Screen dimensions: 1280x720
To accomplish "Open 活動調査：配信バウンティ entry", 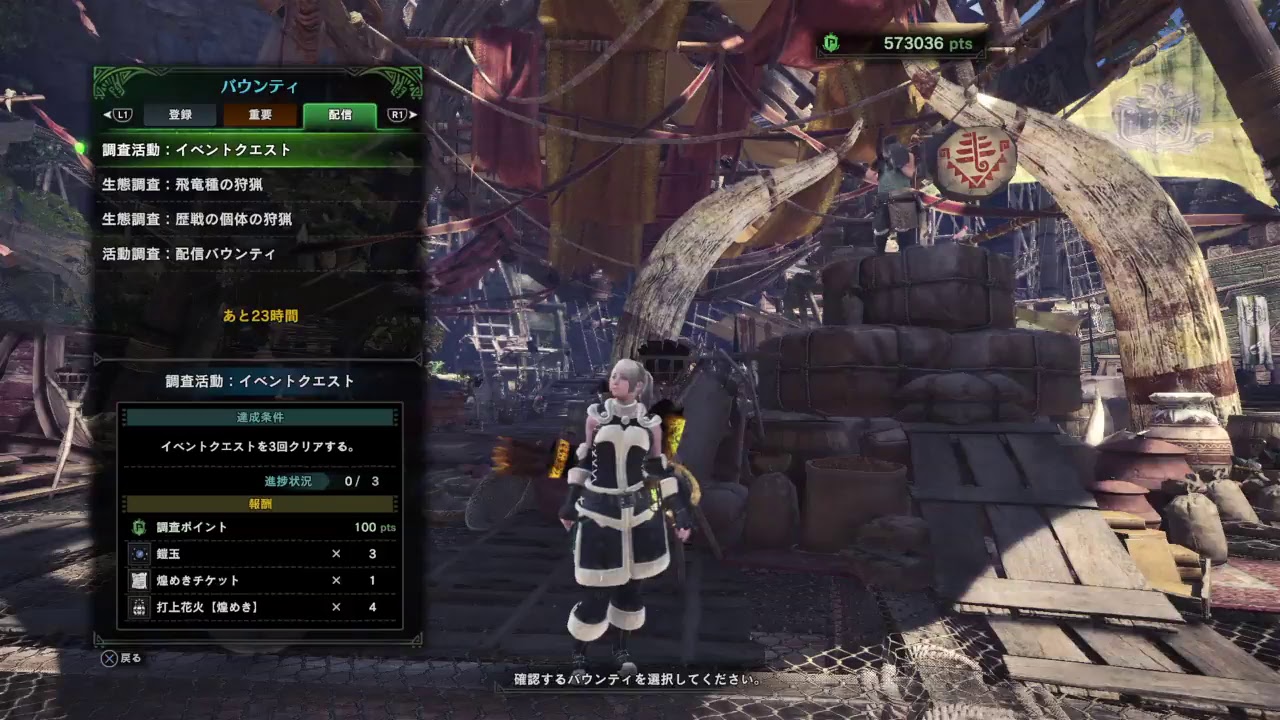I will pos(258,254).
